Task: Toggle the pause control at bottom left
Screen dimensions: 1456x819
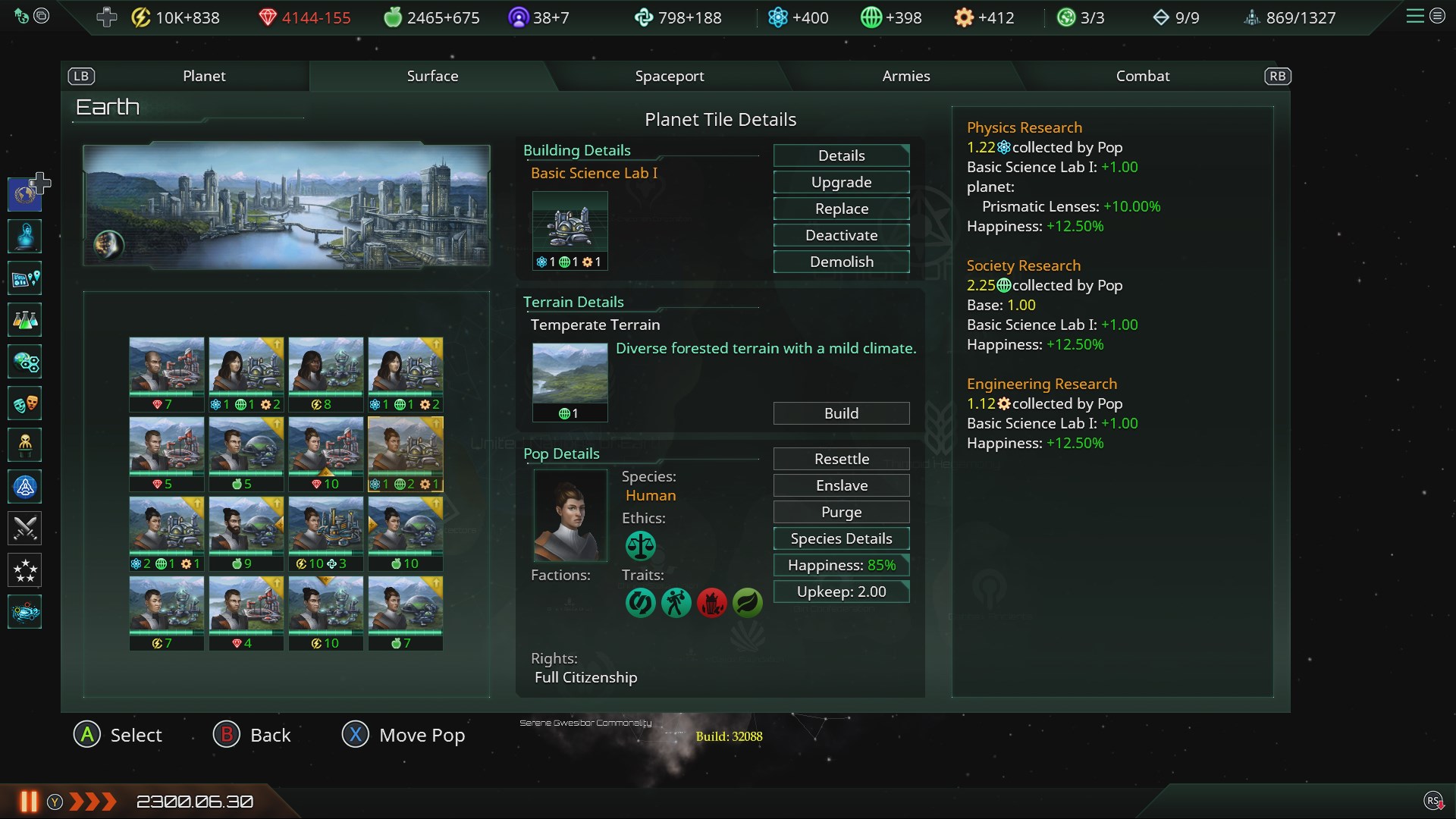Action: pos(29,801)
